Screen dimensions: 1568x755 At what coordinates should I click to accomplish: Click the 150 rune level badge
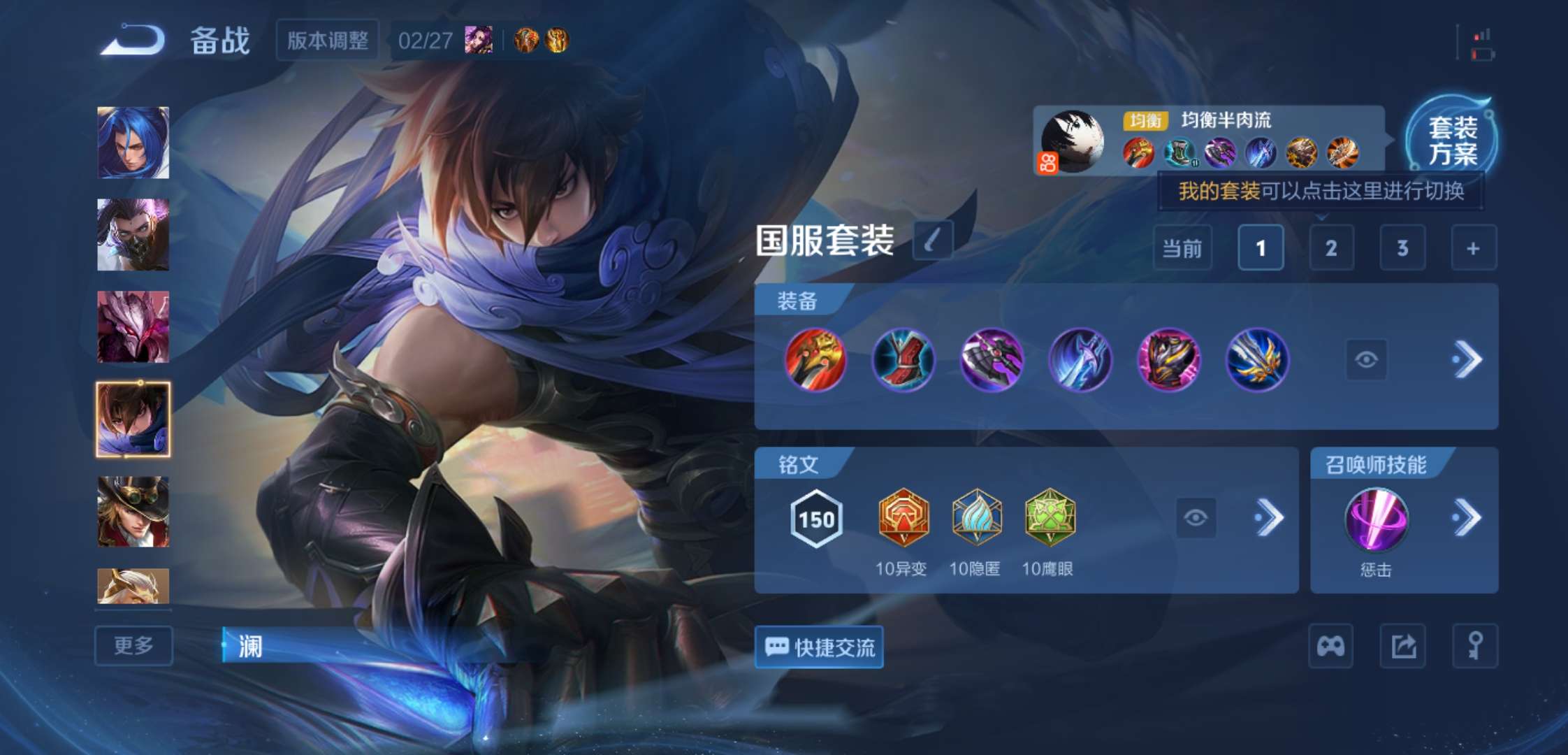coord(816,519)
